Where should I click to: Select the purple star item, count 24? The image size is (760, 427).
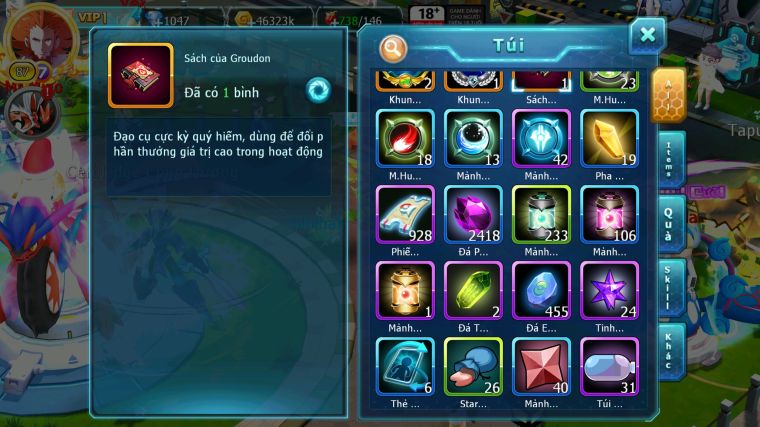pyautogui.click(x=609, y=290)
